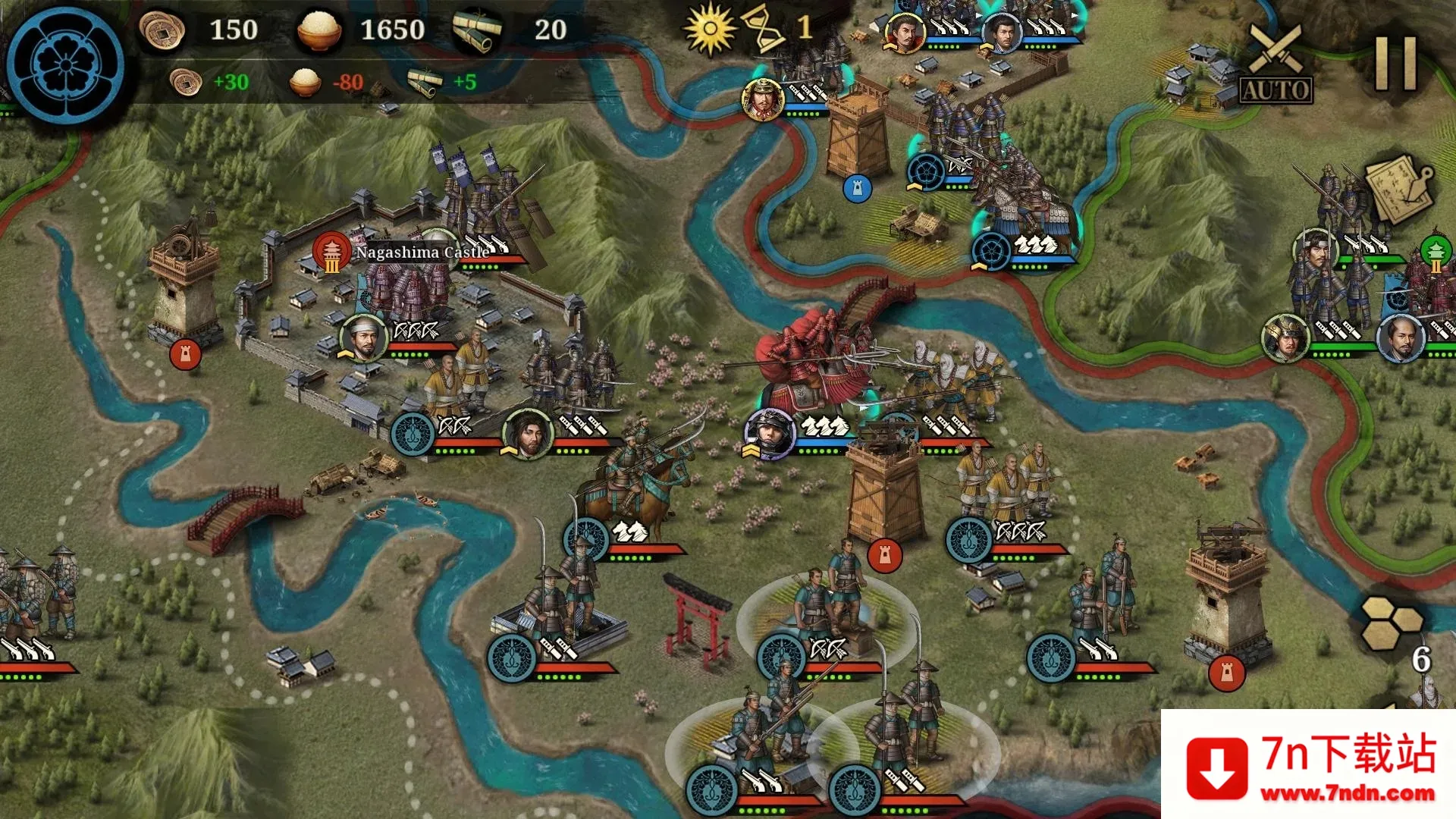Click the 7n download site watermark
The width and height of the screenshot is (1456, 819).
point(1309,765)
